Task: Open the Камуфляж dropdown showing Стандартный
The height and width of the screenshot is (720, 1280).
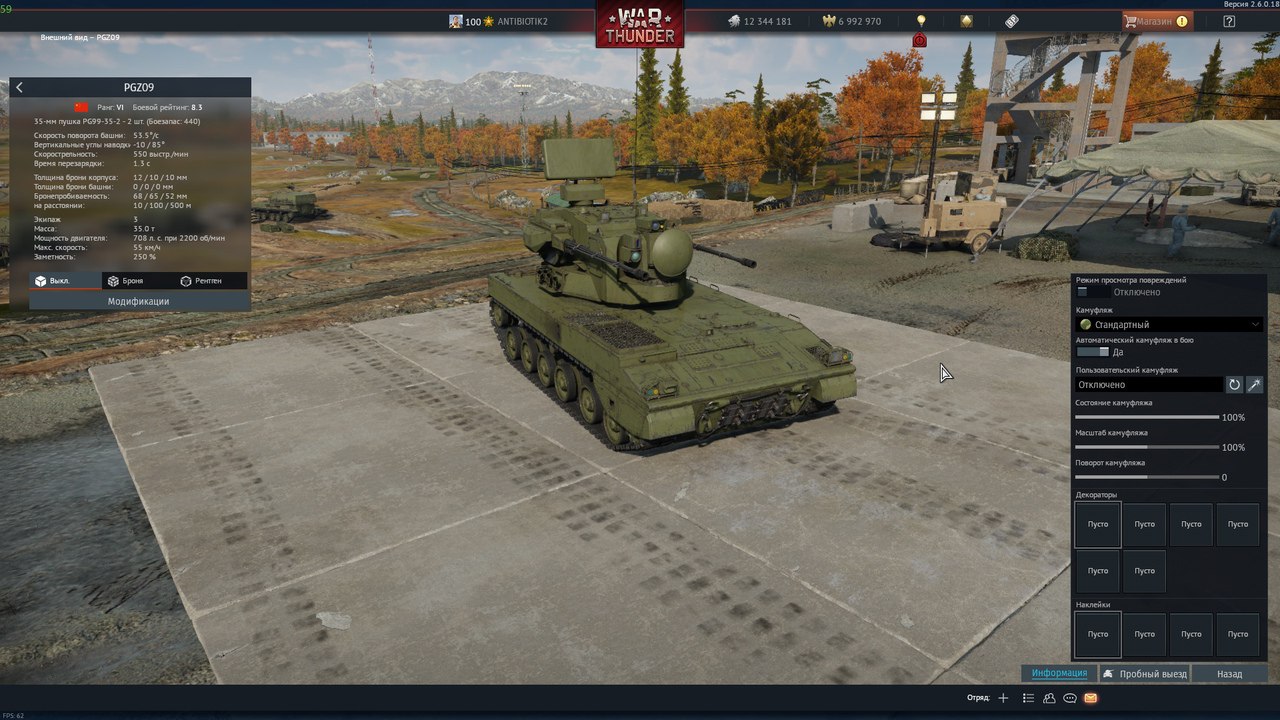Action: (x=1169, y=324)
